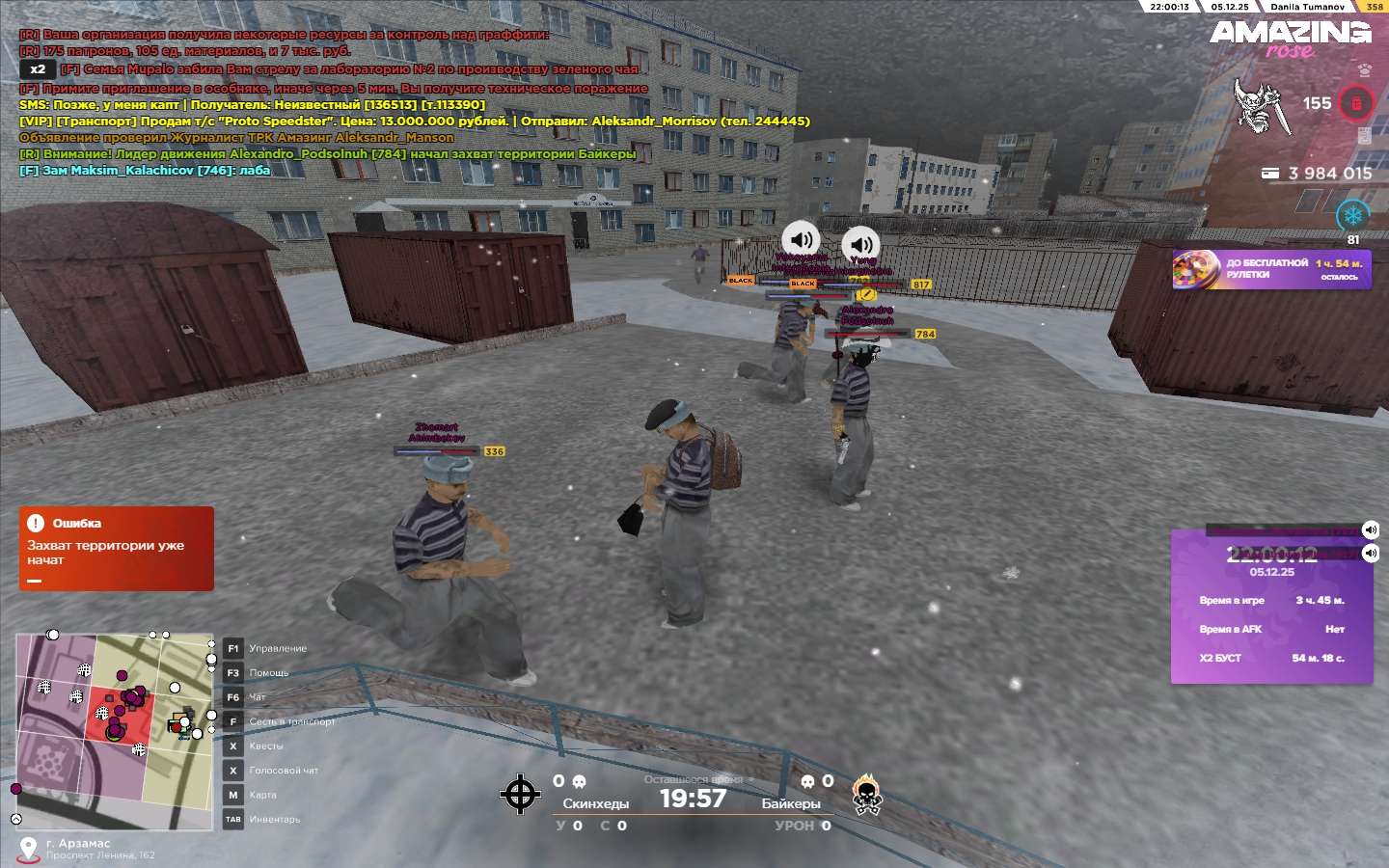Click the 'AMAZING rose' server logo
Viewport: 1389px width, 868px height.
(x=1290, y=39)
